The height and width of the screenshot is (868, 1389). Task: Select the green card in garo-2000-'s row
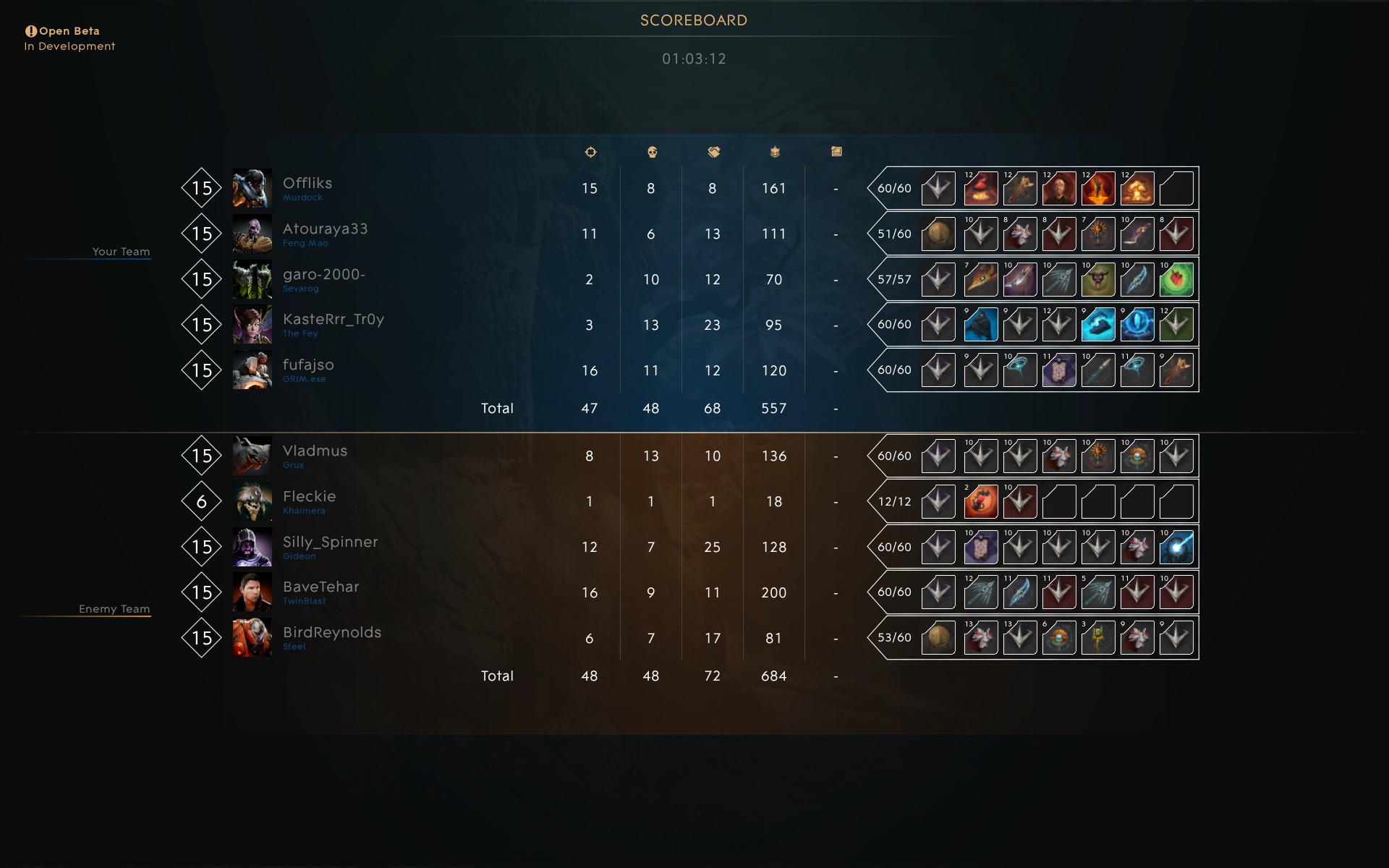(x=1176, y=280)
